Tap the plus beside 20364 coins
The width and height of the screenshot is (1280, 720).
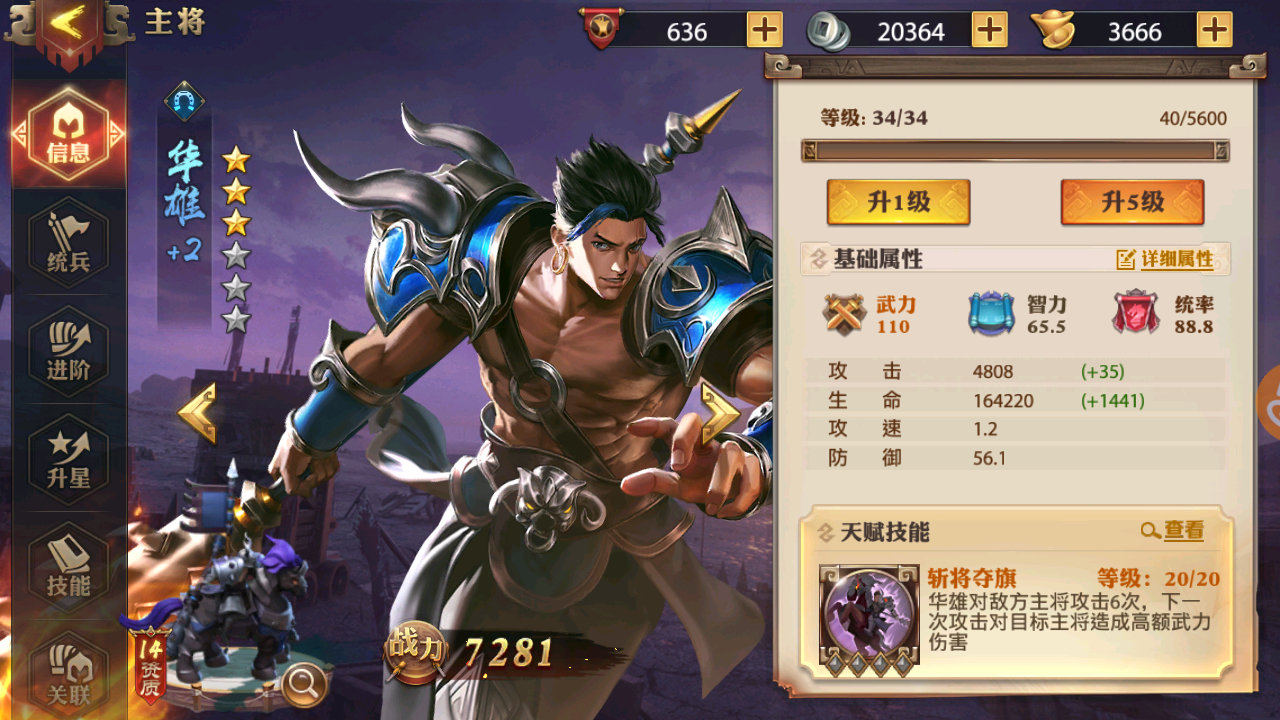pyautogui.click(x=990, y=31)
